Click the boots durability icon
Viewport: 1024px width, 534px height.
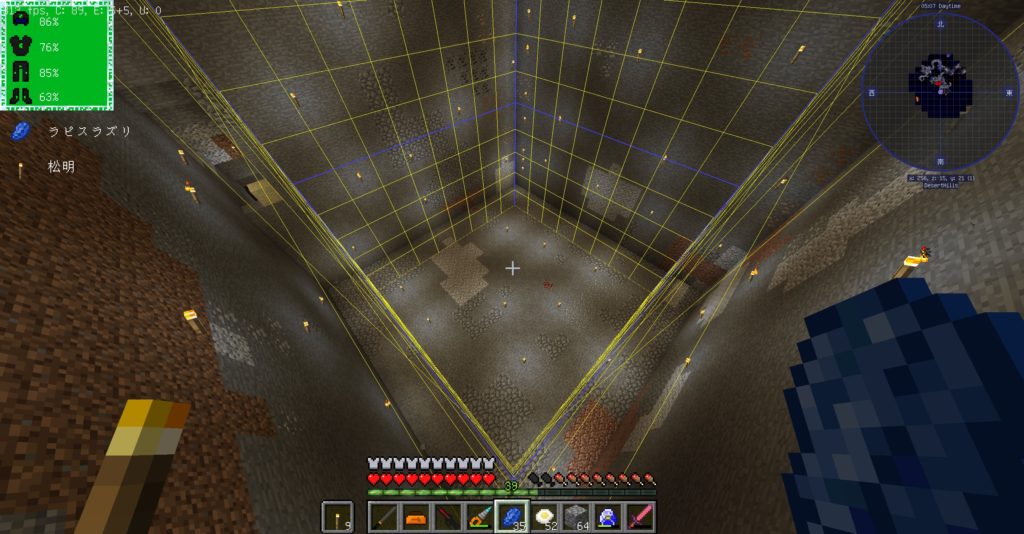click(21, 96)
